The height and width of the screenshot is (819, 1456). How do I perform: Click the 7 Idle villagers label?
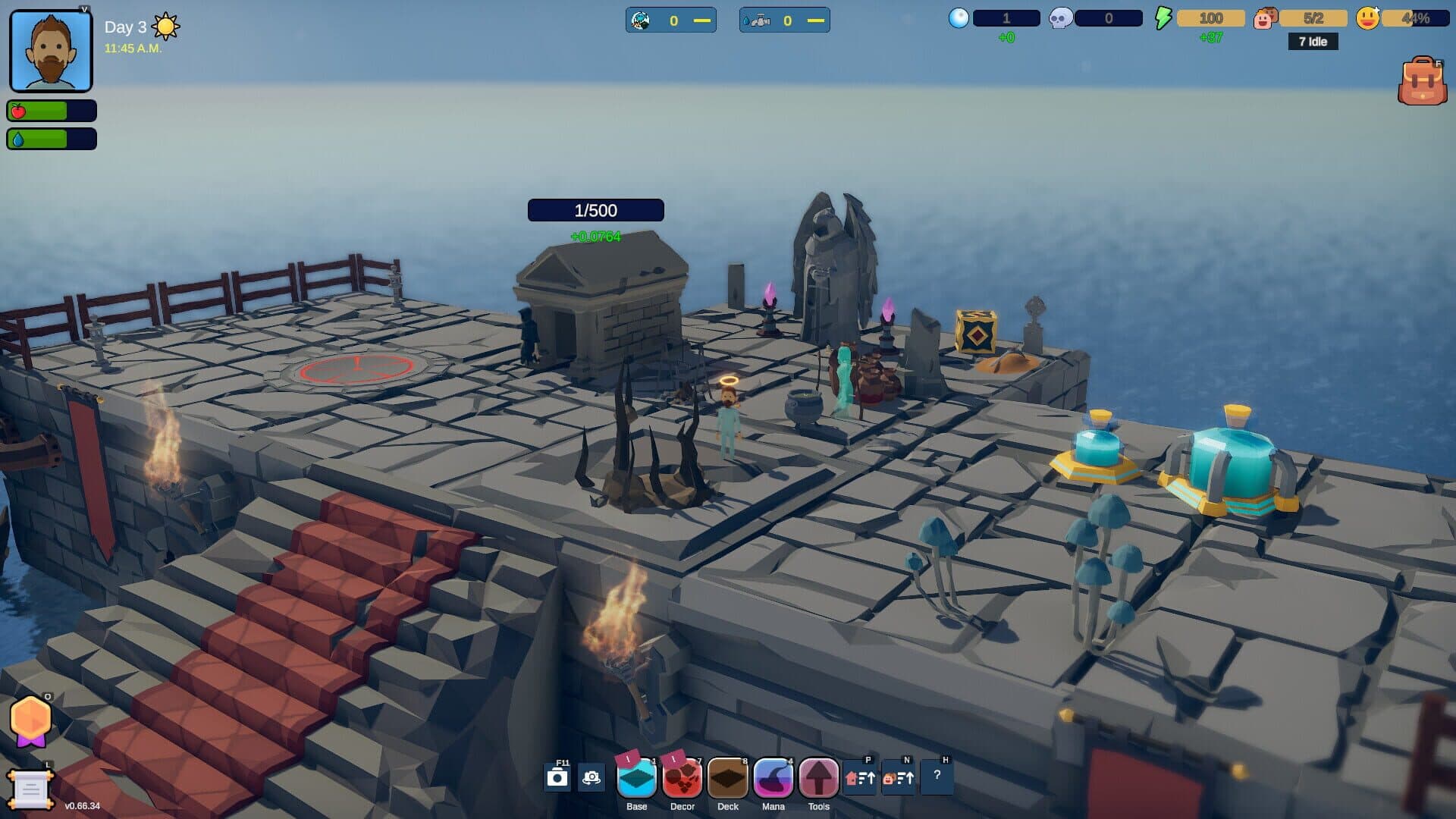(x=1313, y=42)
